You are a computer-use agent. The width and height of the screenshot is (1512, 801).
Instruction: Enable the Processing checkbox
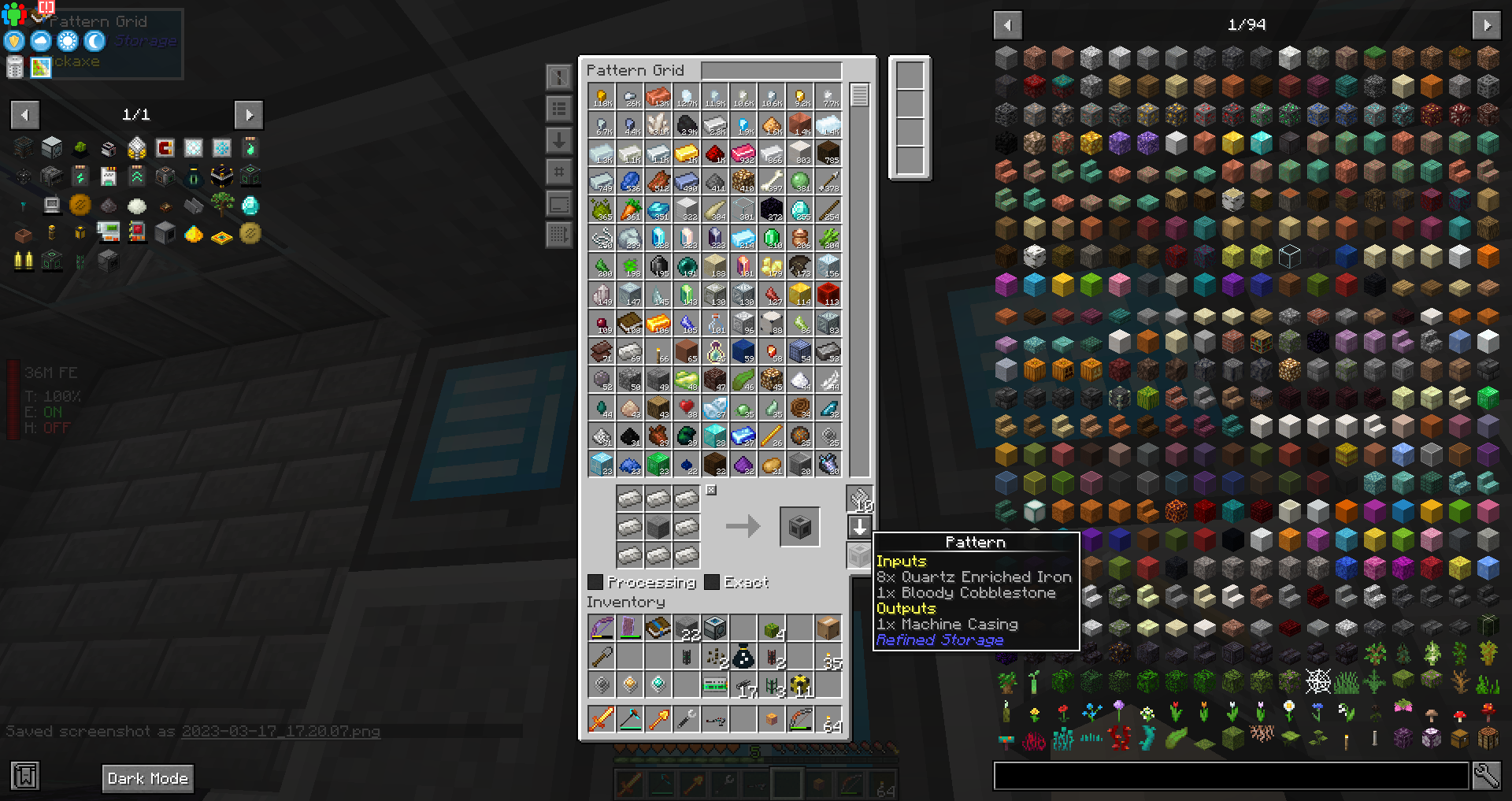pos(595,581)
